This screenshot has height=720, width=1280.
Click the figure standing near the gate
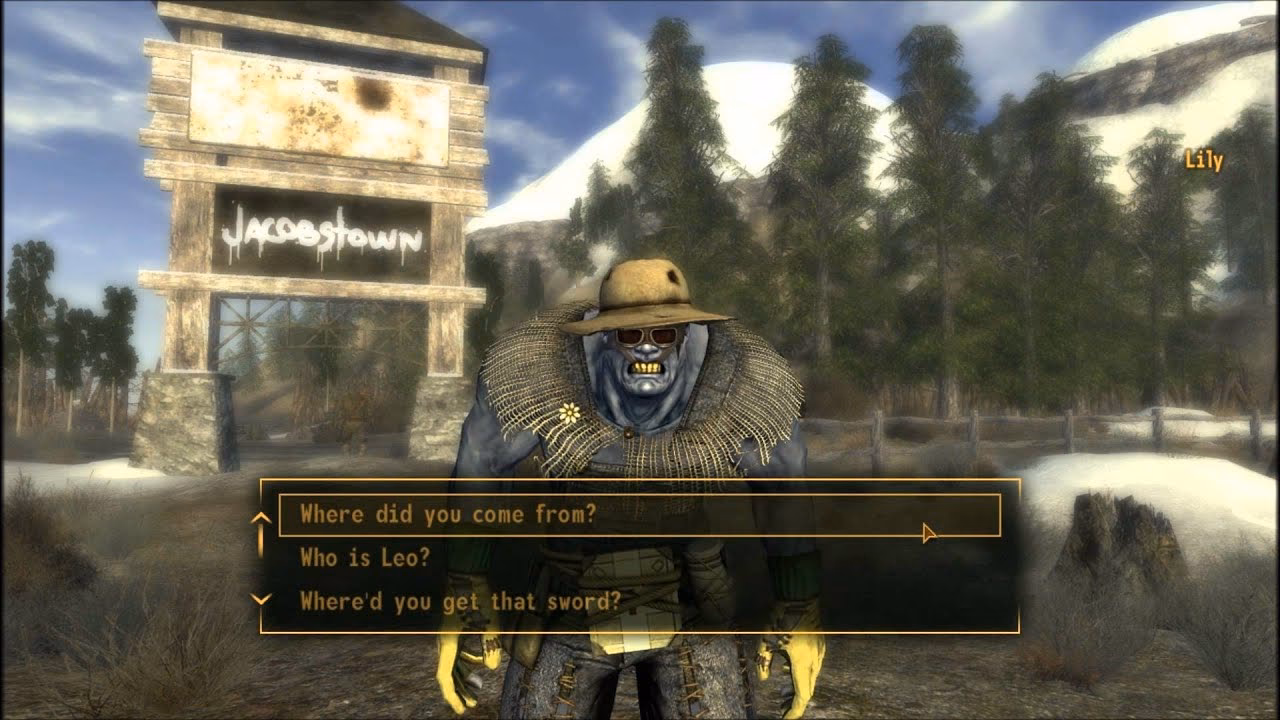(x=355, y=420)
